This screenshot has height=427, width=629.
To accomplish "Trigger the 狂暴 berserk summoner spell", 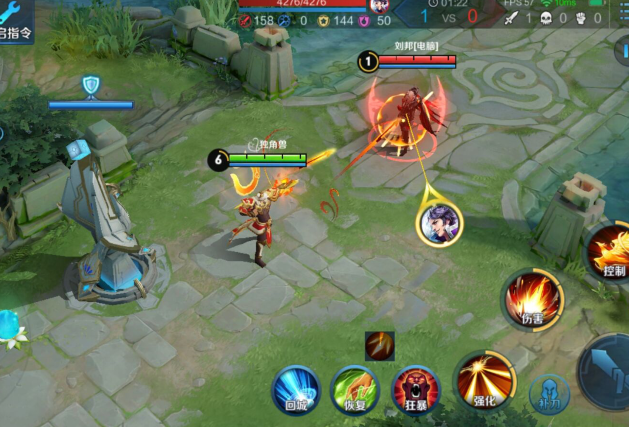I will click(416, 389).
